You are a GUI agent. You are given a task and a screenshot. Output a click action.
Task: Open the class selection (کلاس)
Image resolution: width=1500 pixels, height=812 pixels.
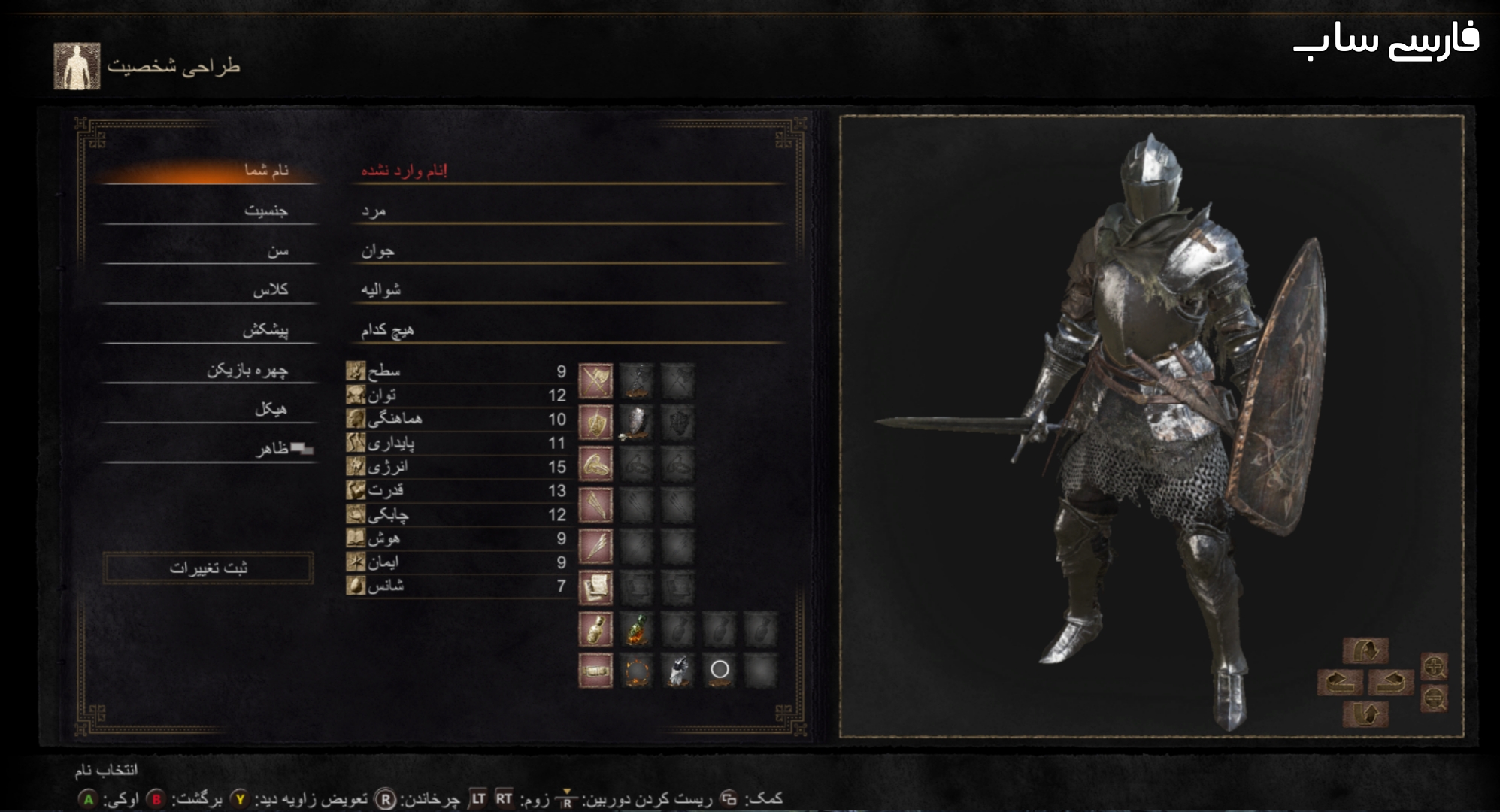[270, 290]
